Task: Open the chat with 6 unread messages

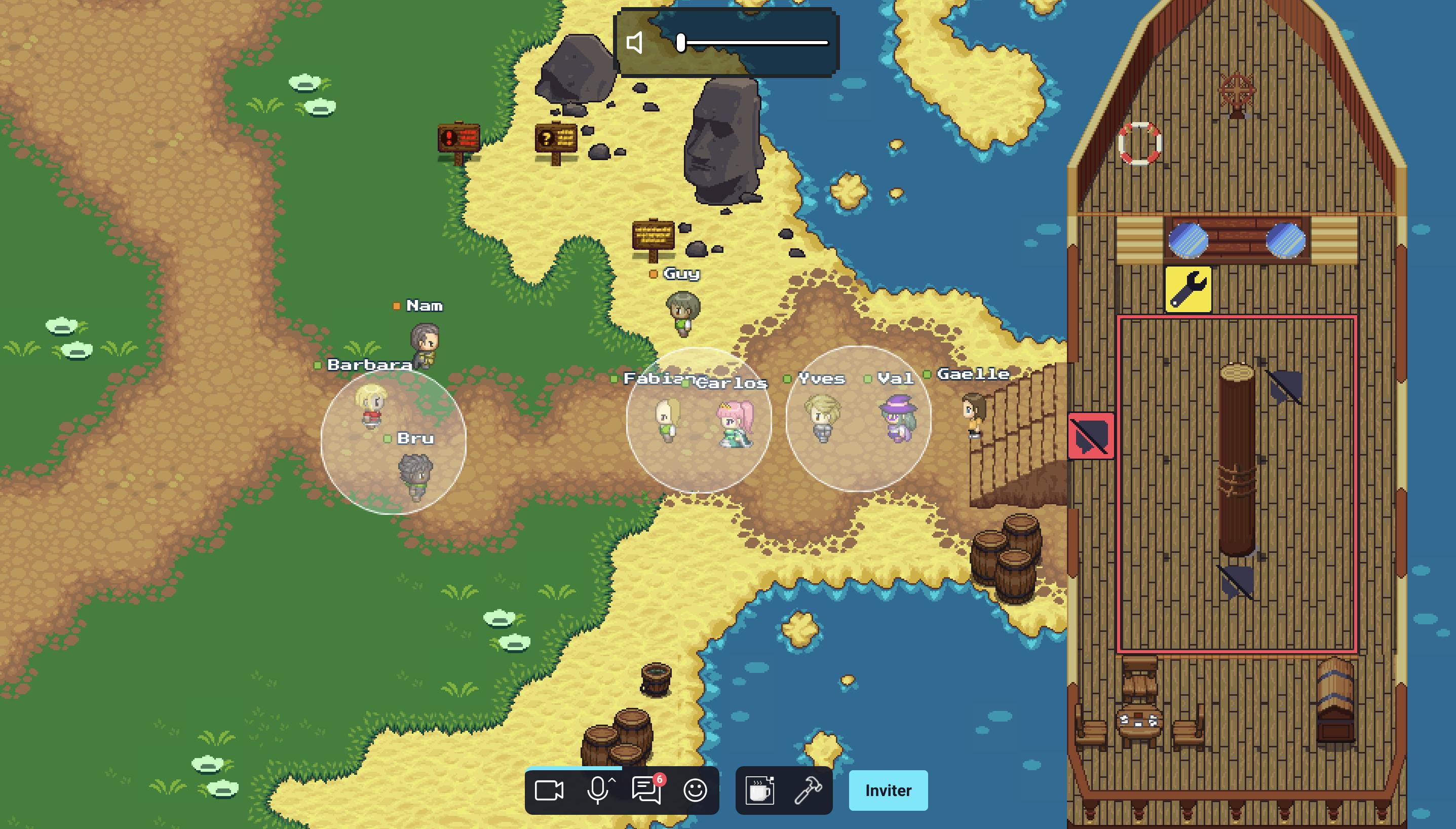Action: pyautogui.click(x=646, y=790)
